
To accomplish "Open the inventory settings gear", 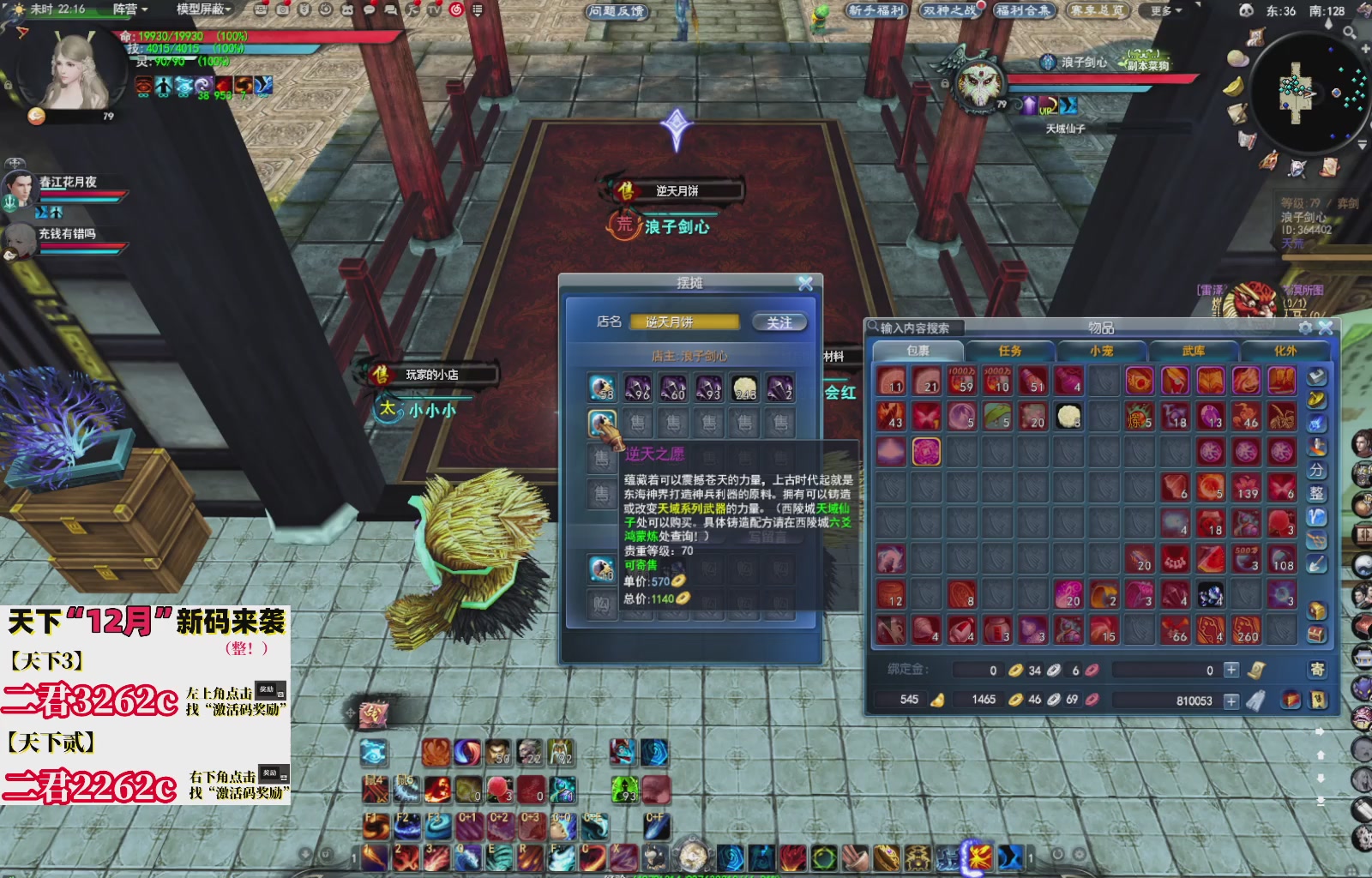I will click(1305, 328).
